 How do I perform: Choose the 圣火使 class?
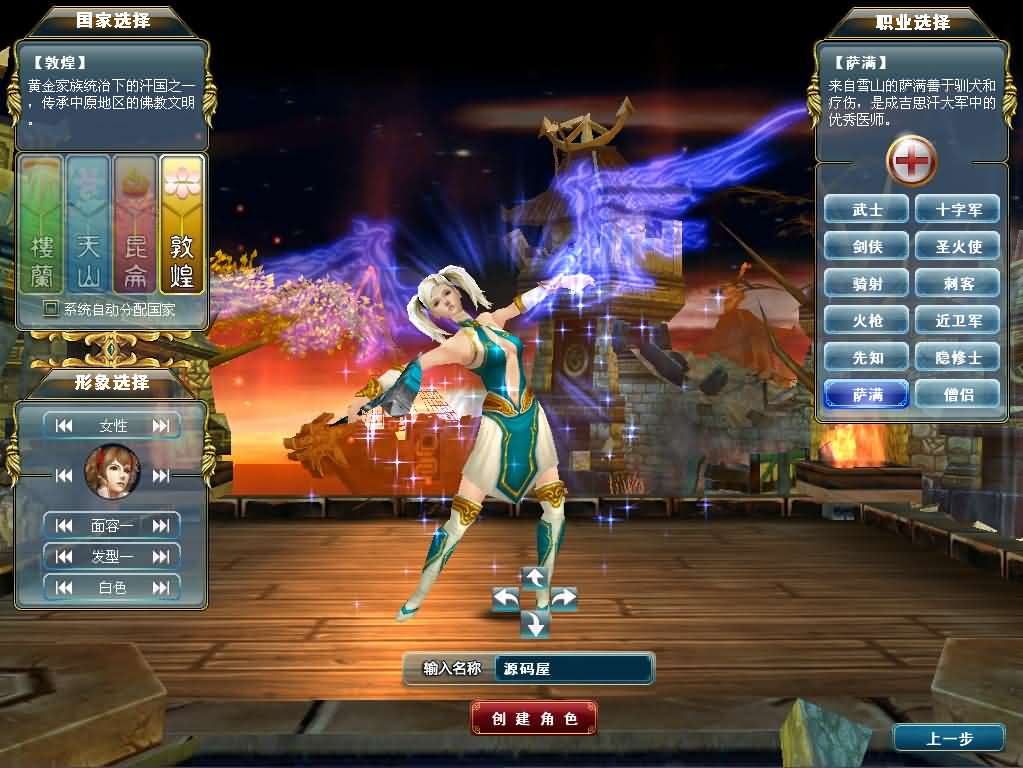pyautogui.click(x=957, y=246)
